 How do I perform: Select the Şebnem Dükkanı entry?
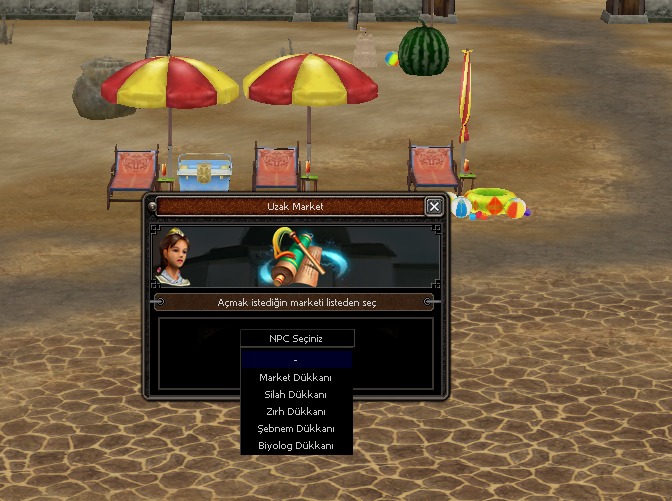[296, 428]
